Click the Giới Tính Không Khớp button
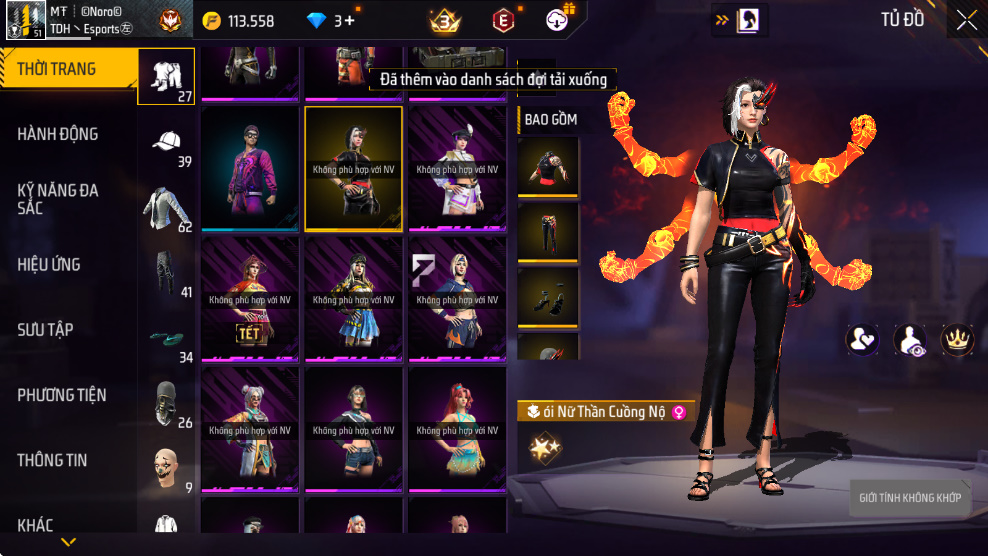Screen dimensions: 988x556 [x=910, y=497]
